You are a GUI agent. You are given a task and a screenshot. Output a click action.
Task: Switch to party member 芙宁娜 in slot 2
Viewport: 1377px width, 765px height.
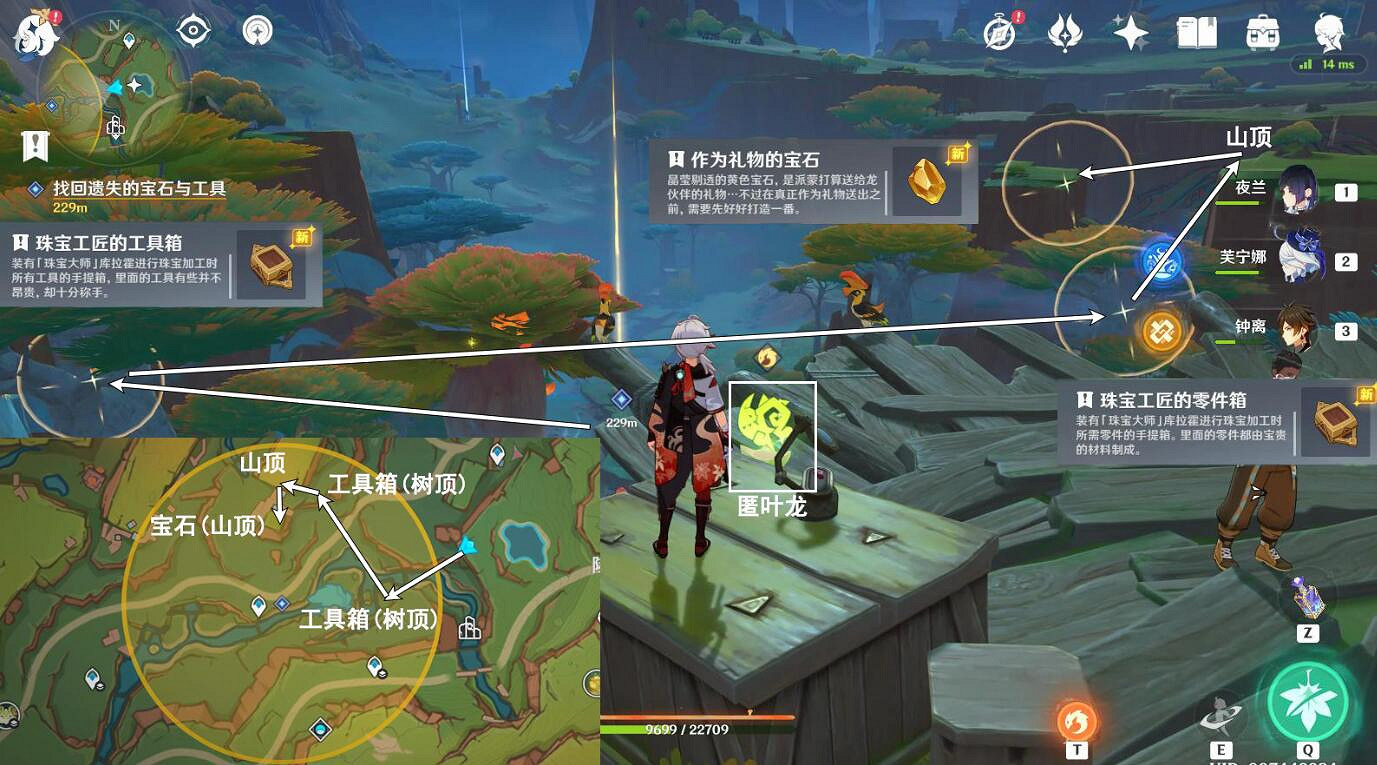tap(1303, 256)
